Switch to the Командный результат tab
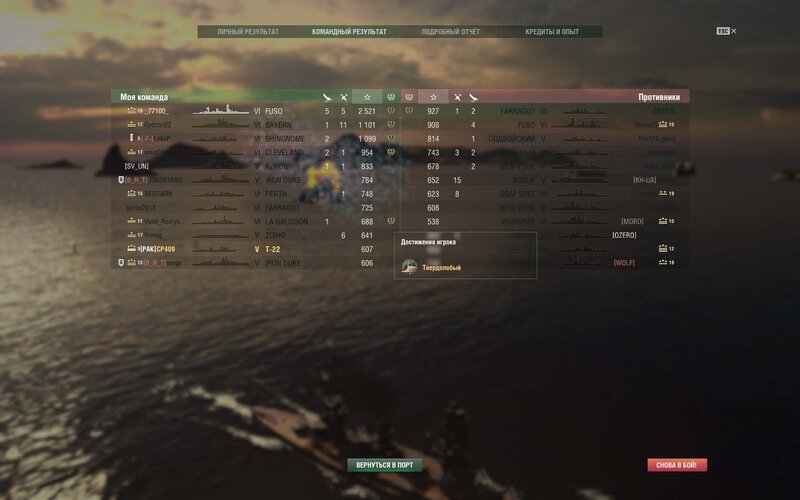The width and height of the screenshot is (800, 500). pos(349,32)
